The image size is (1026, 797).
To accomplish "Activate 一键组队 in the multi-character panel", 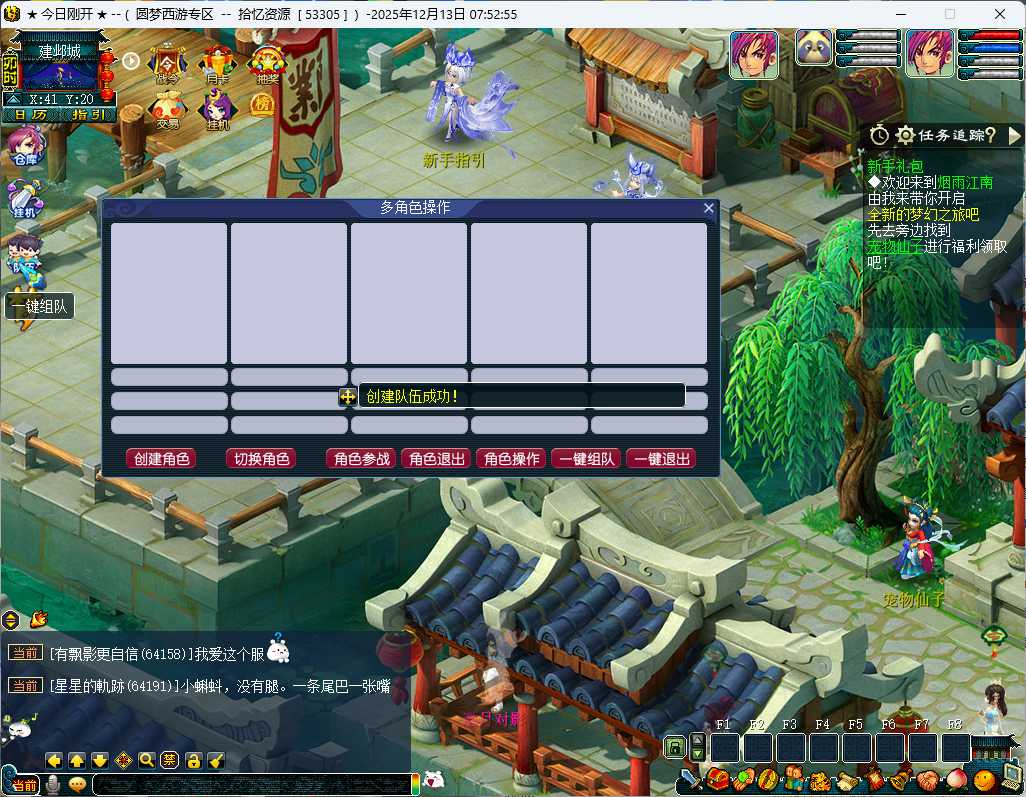I will coord(586,459).
